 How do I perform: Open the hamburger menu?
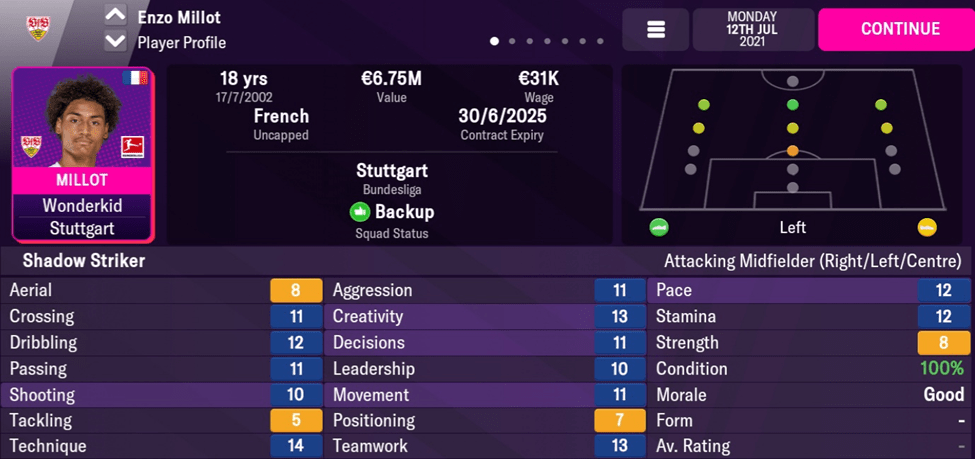(x=656, y=30)
